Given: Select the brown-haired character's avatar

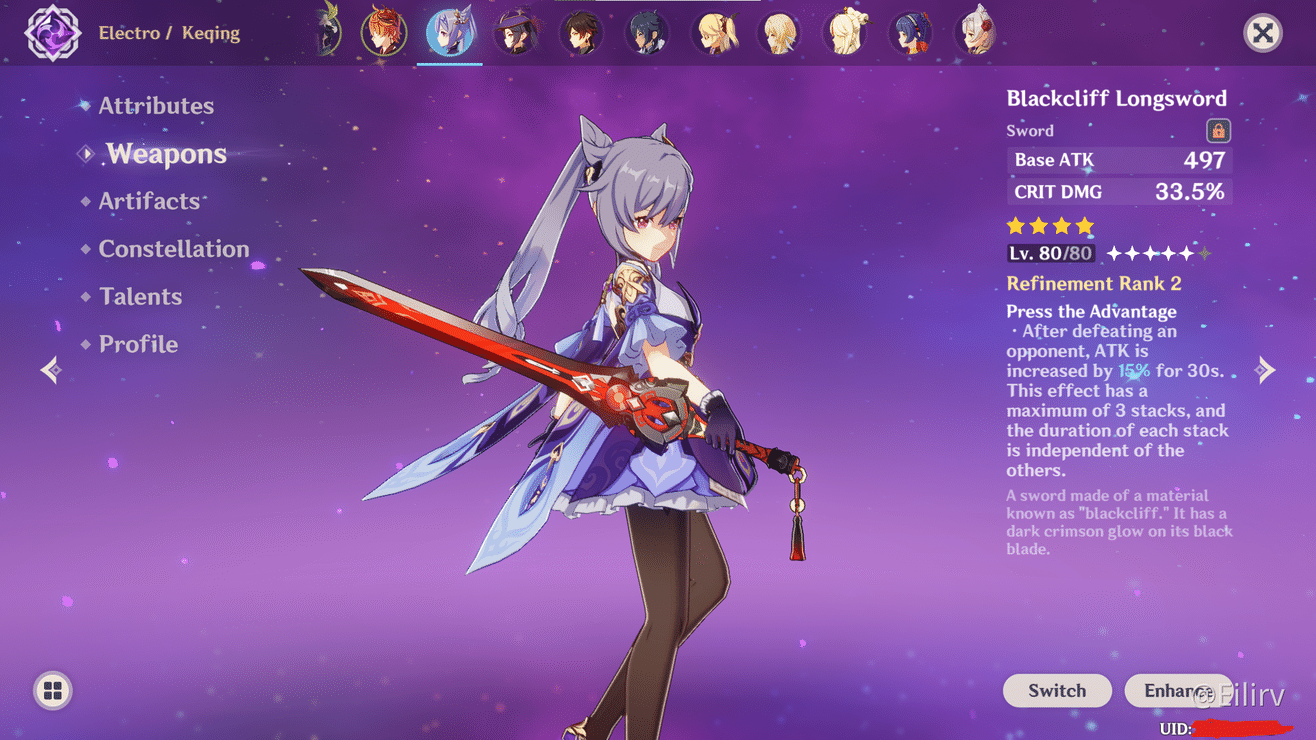Looking at the screenshot, I should coord(581,31).
